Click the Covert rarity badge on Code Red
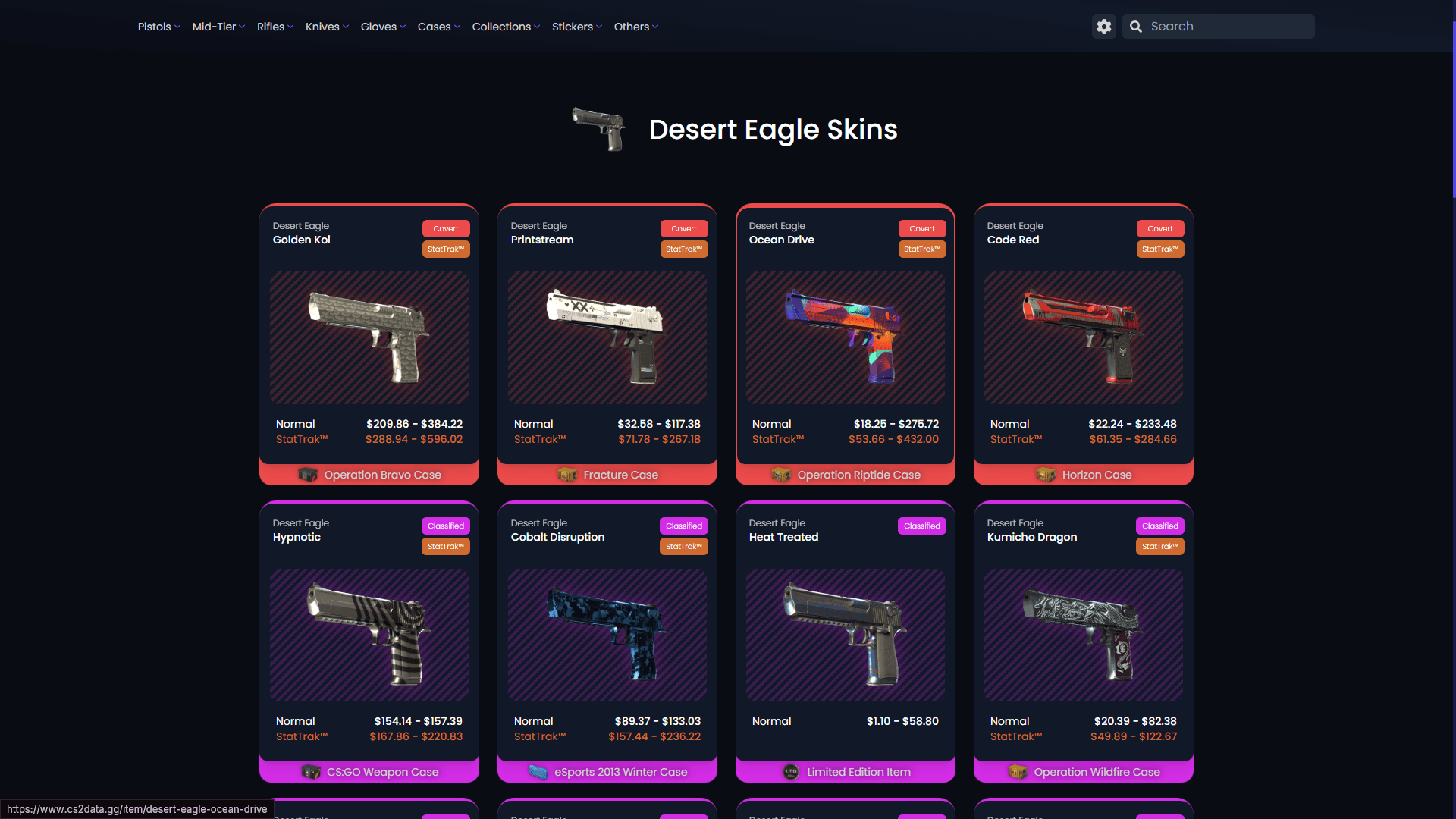This screenshot has height=819, width=1456. click(1159, 228)
